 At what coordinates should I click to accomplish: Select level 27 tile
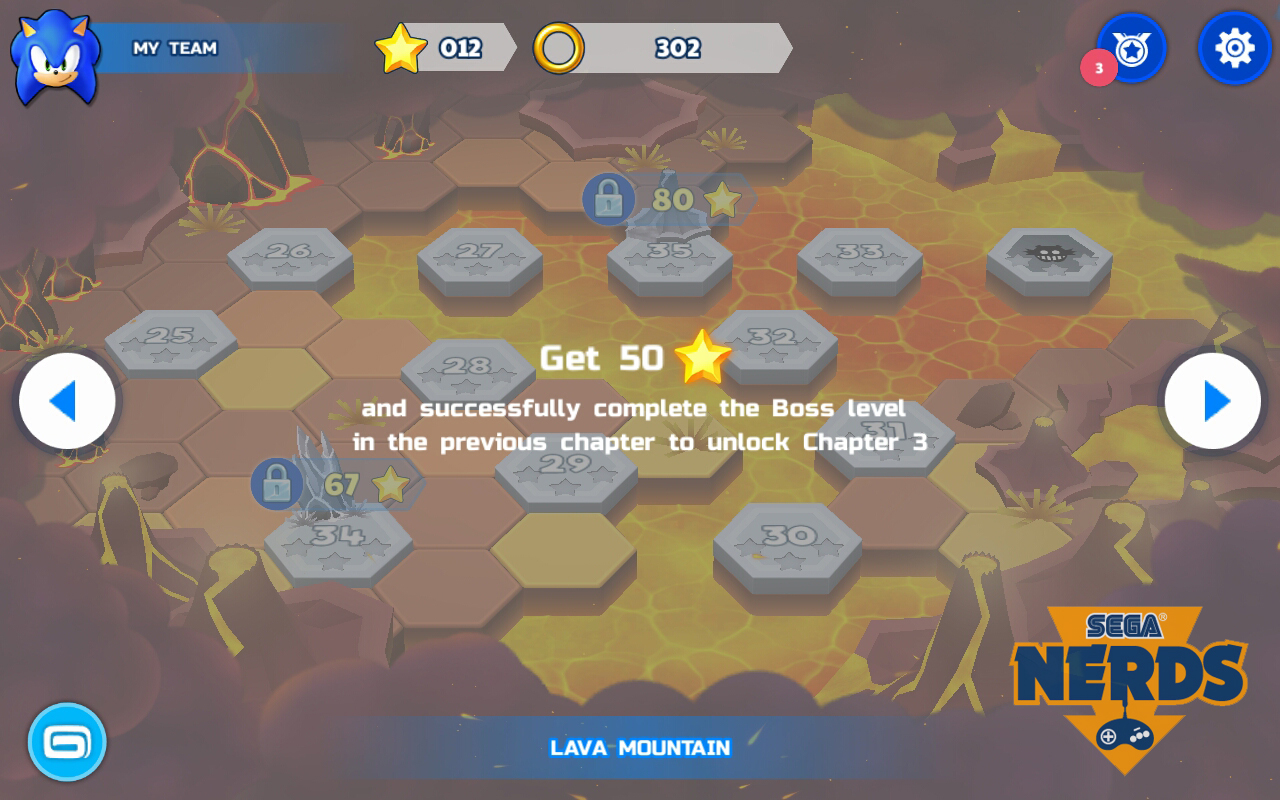pyautogui.click(x=479, y=256)
